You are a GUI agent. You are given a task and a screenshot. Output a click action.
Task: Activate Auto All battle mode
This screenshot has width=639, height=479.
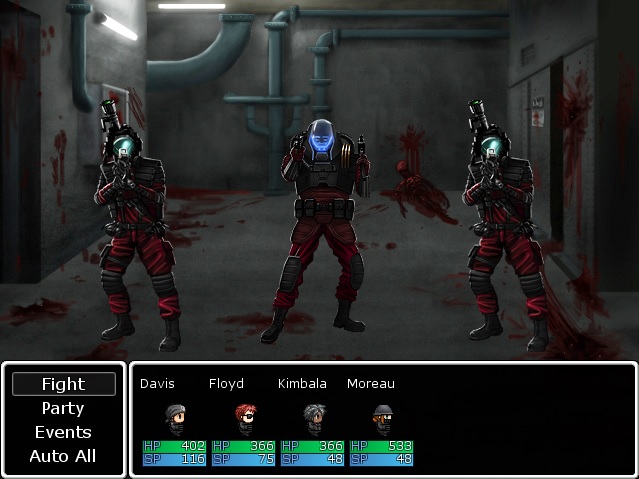[63, 456]
